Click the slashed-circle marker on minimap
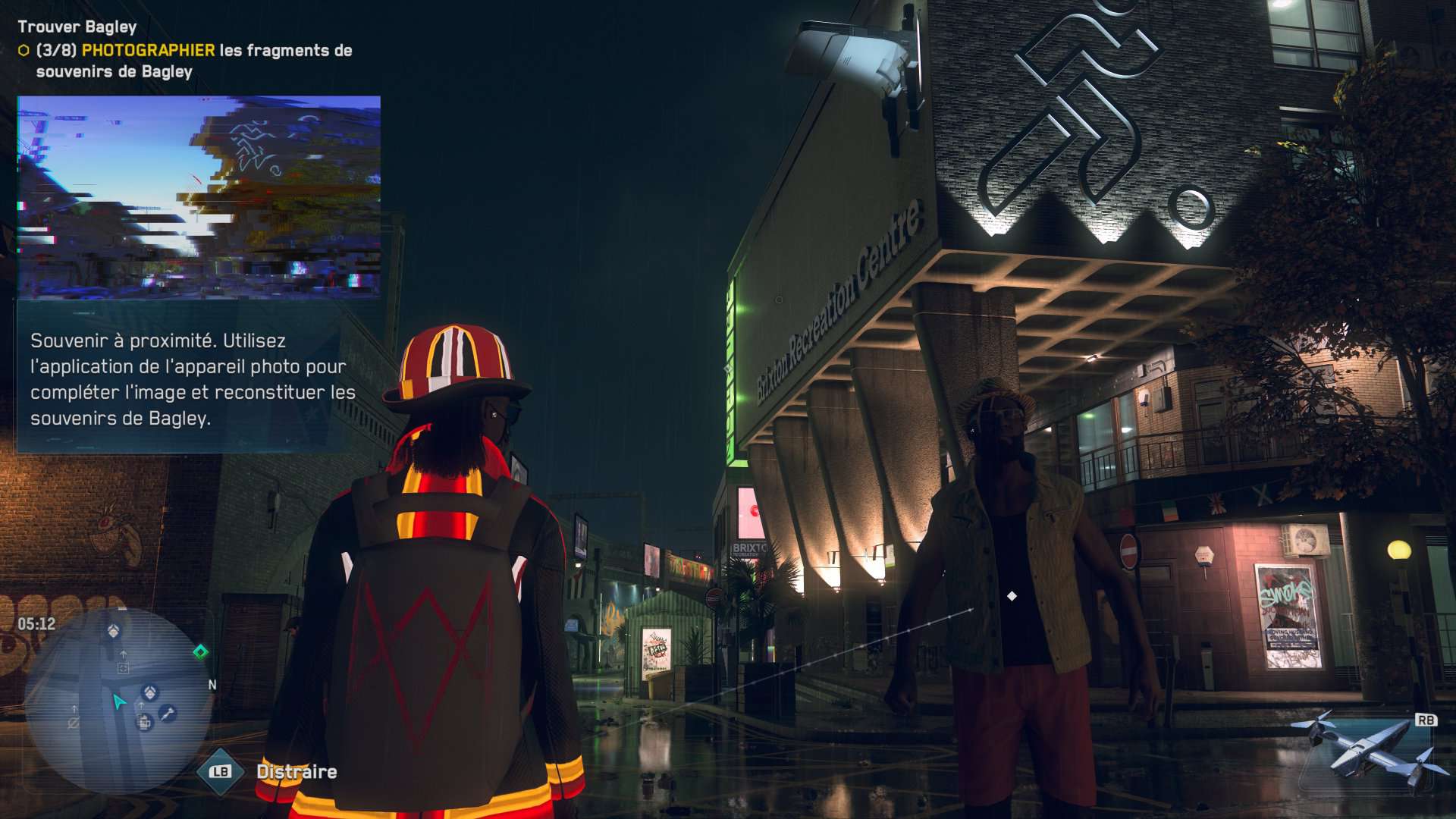1456x819 pixels. (x=74, y=723)
